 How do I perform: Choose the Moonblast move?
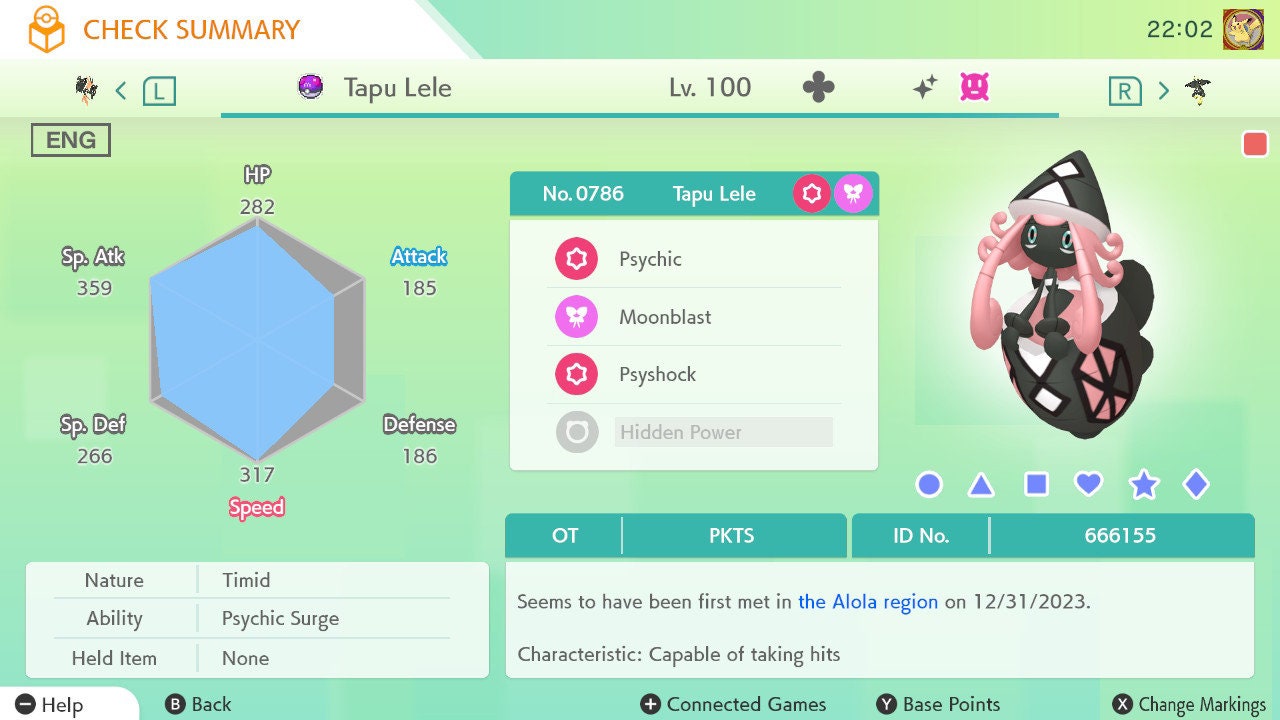pos(694,317)
